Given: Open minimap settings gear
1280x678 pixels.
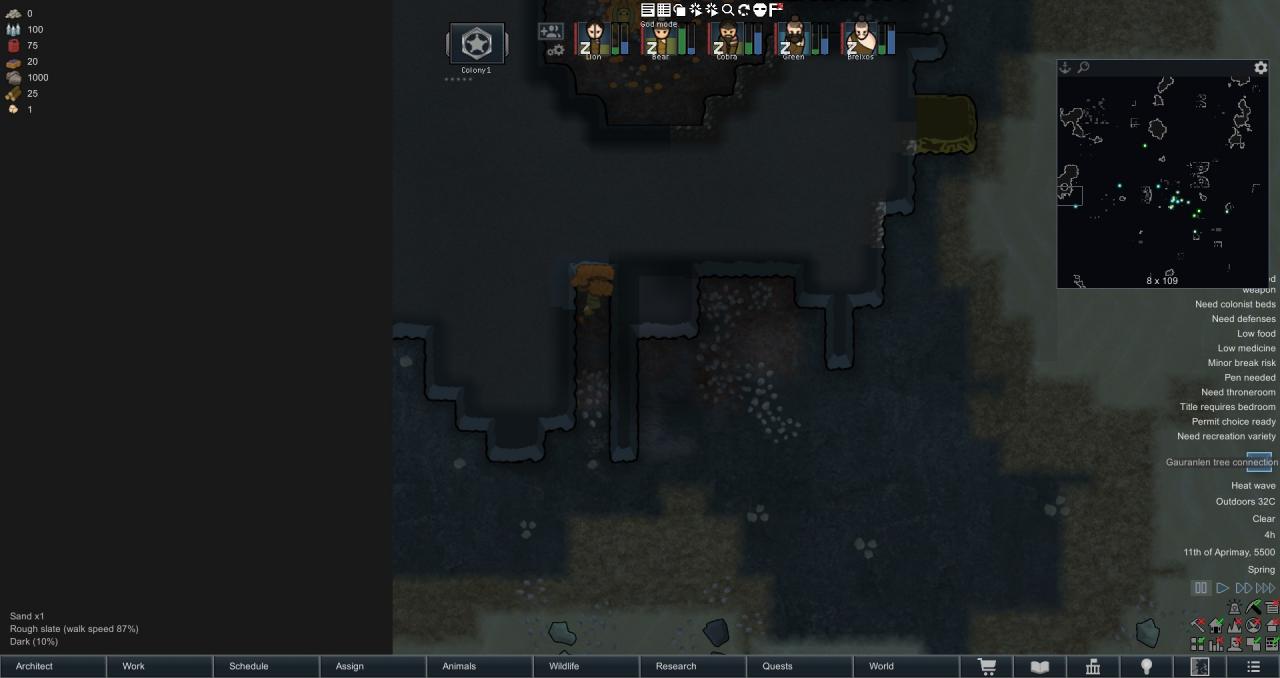Looking at the screenshot, I should (x=1261, y=68).
